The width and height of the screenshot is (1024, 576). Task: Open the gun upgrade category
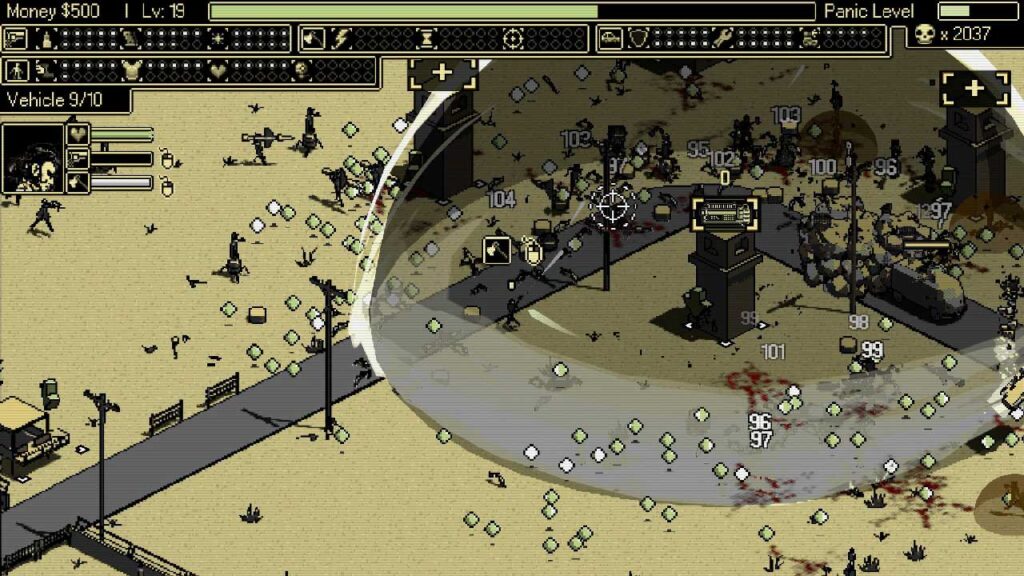click(17, 39)
